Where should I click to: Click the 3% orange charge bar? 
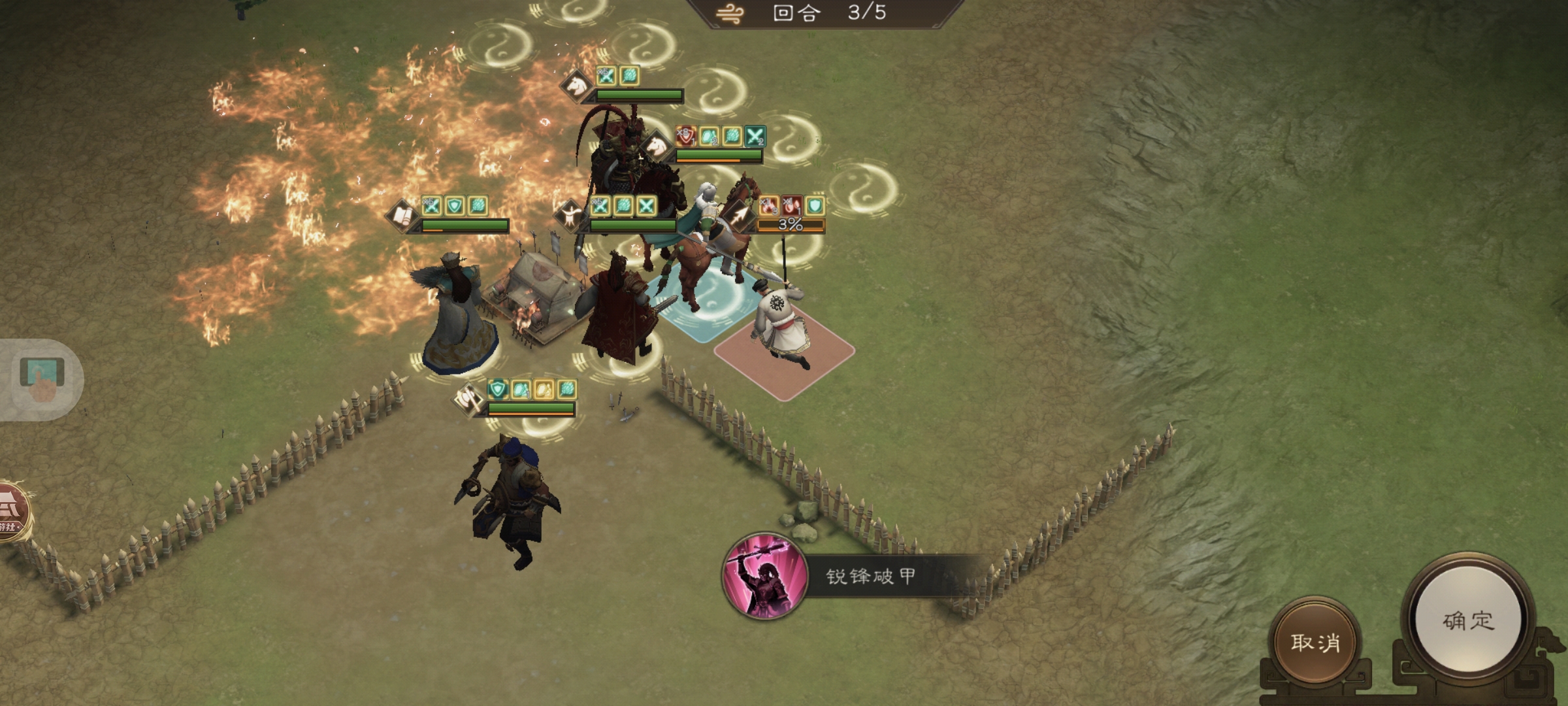[x=790, y=226]
